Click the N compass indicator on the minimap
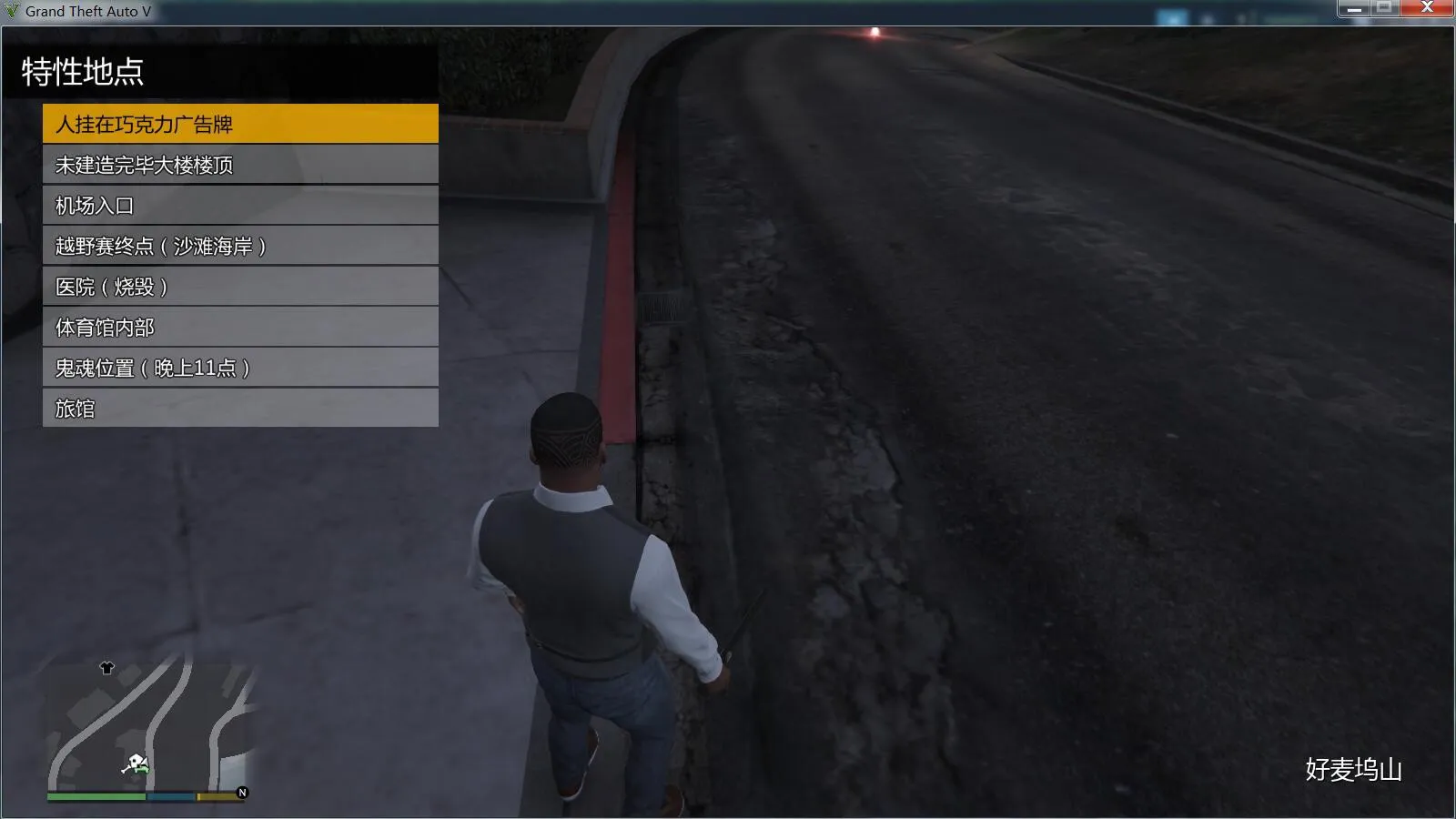The height and width of the screenshot is (819, 1456). (x=242, y=794)
